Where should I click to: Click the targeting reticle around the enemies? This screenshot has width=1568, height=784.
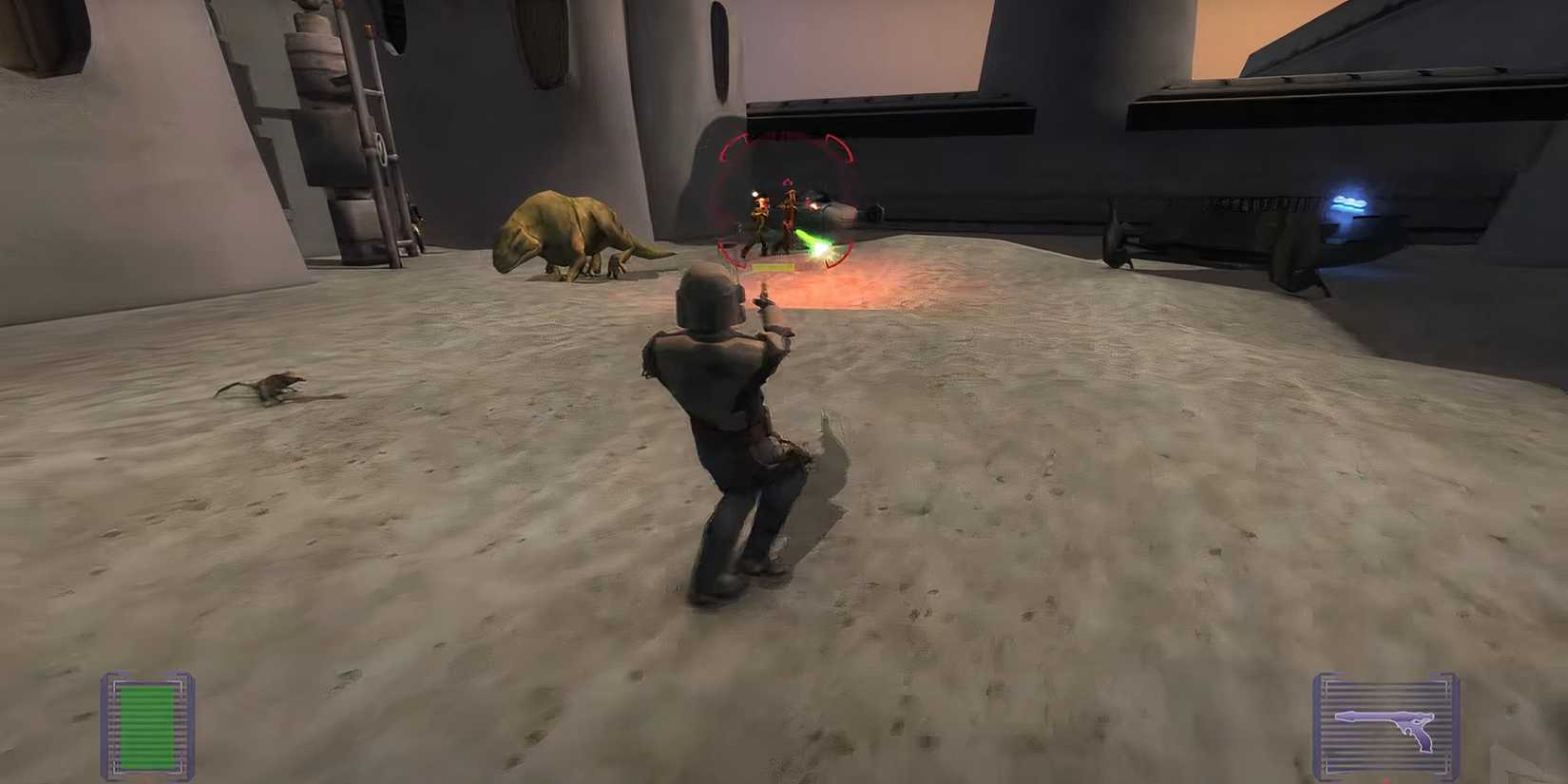(787, 200)
